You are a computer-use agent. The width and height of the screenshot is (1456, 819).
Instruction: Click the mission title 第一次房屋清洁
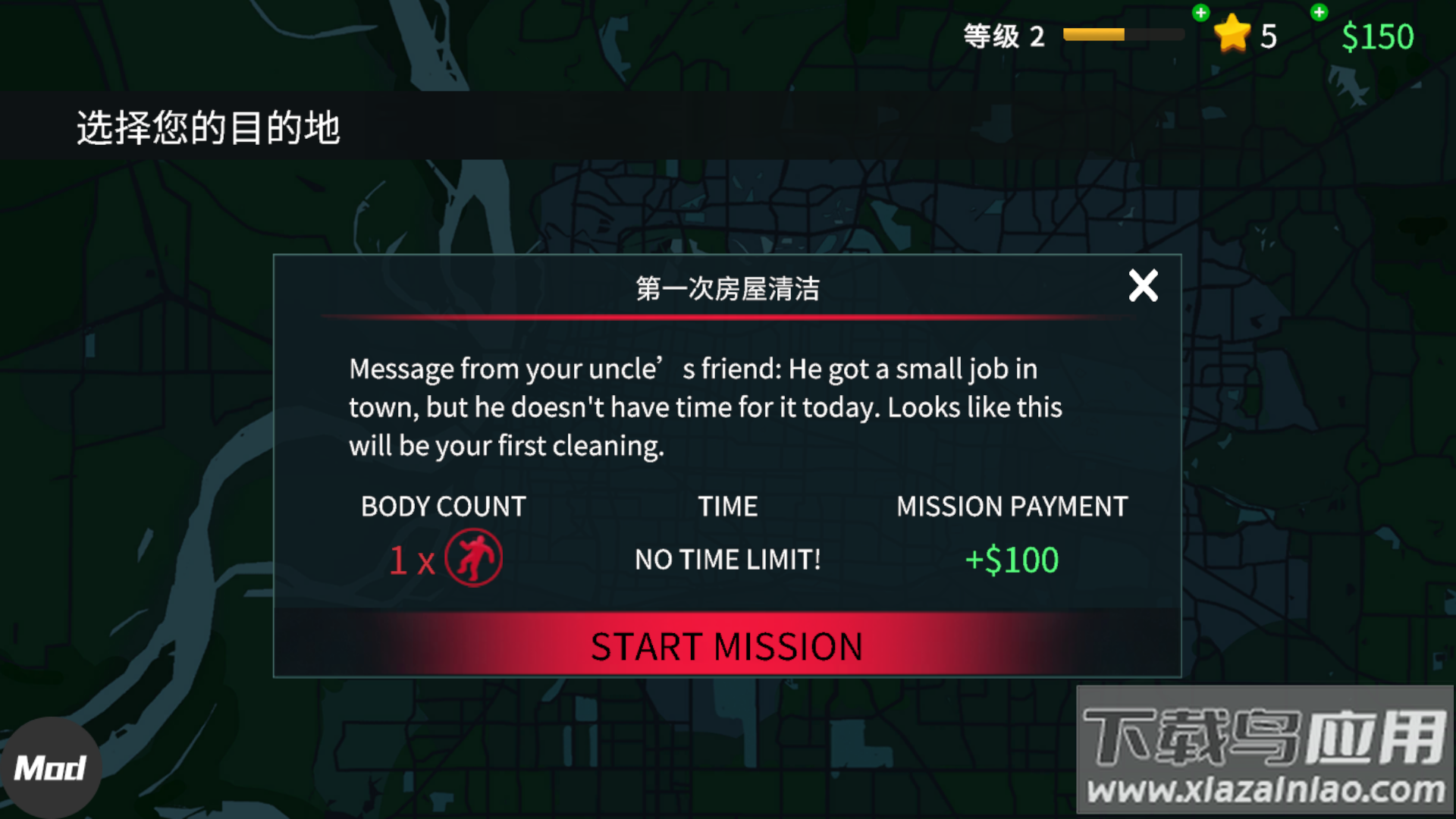coord(726,288)
